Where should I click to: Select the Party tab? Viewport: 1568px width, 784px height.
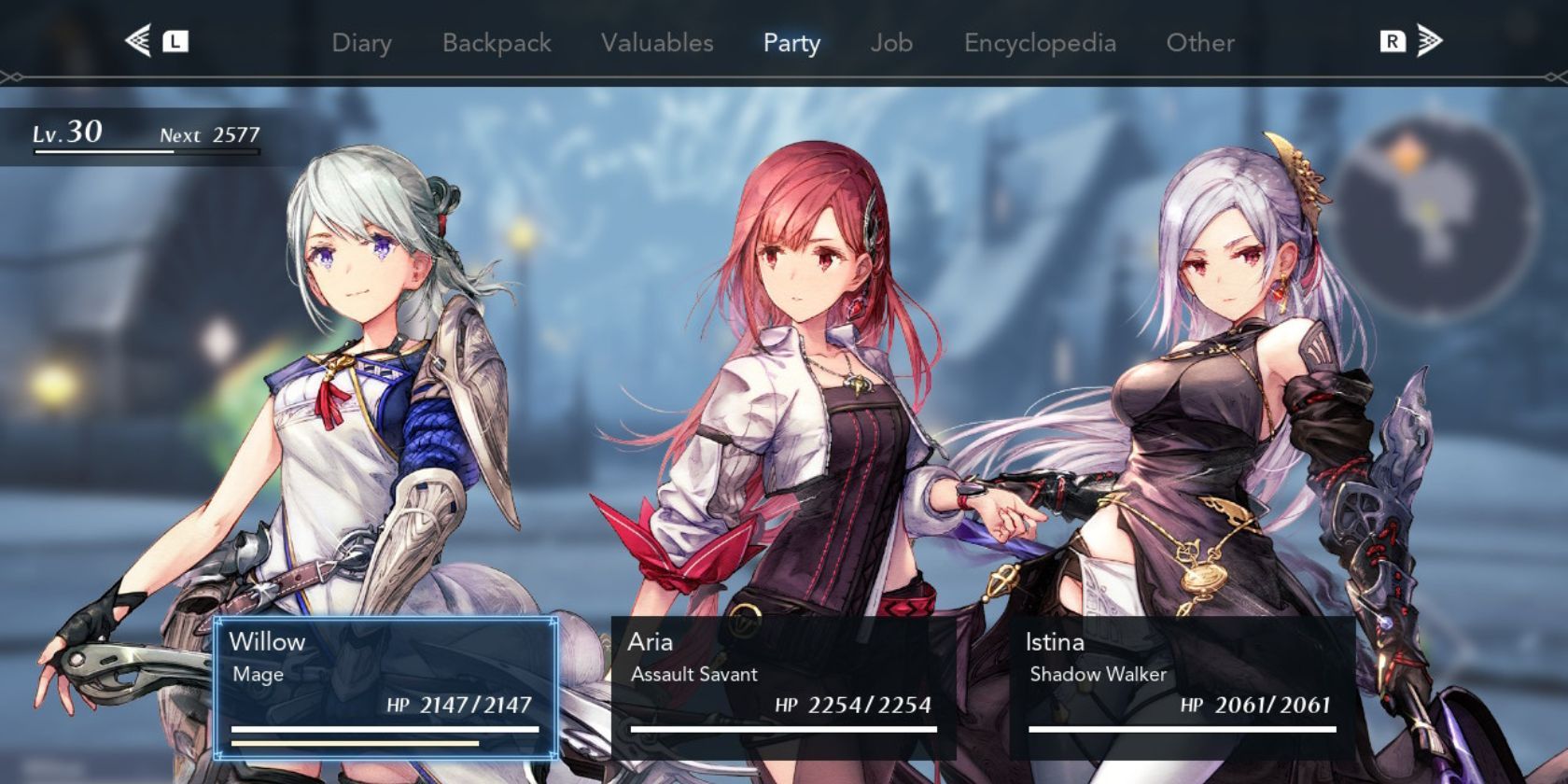coord(791,43)
